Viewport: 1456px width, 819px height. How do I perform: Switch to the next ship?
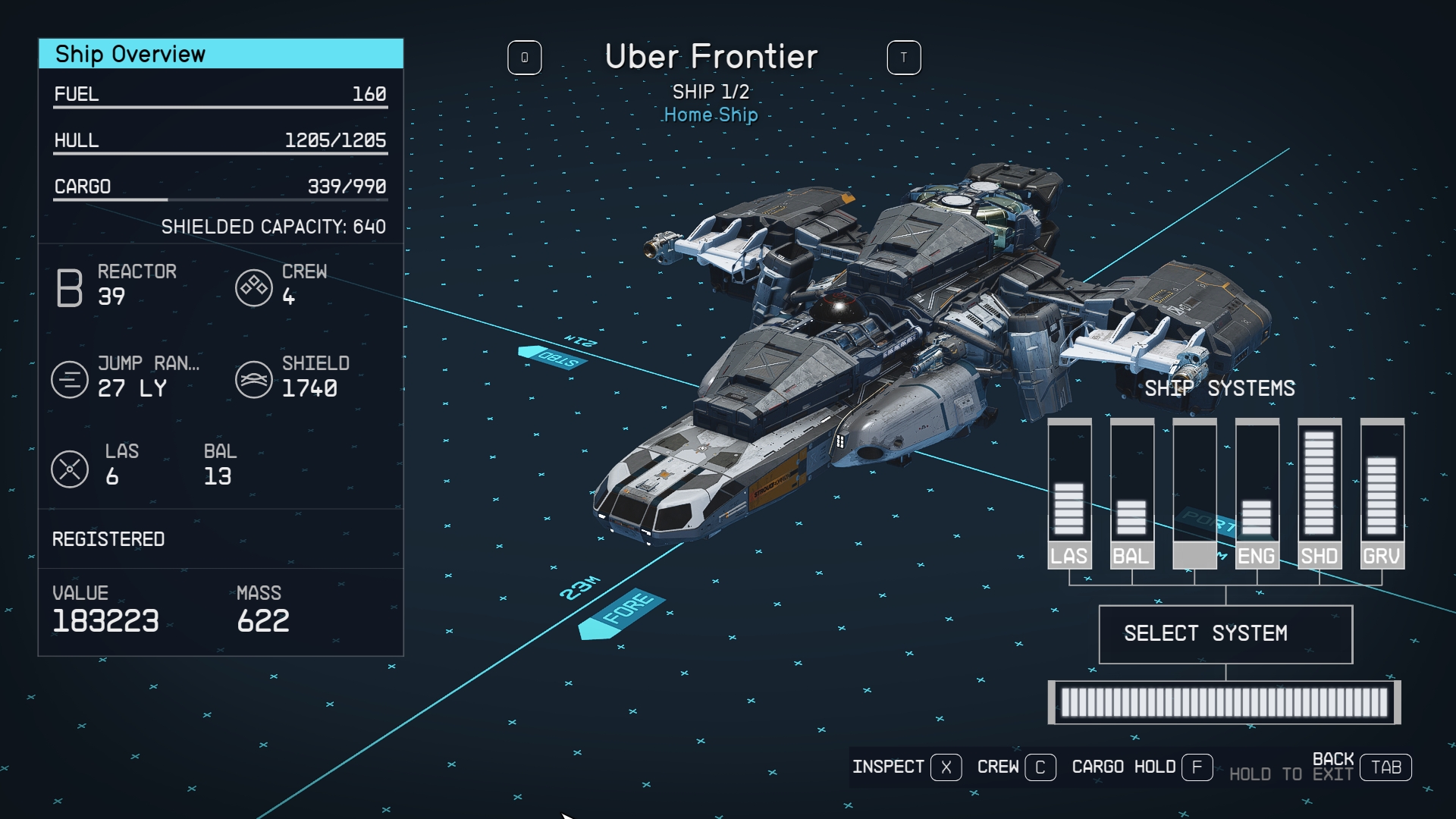pos(904,58)
